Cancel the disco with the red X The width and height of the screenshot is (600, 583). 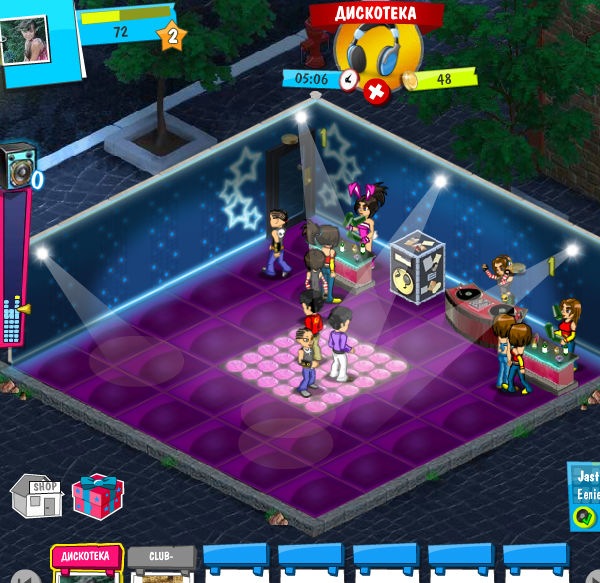[377, 92]
